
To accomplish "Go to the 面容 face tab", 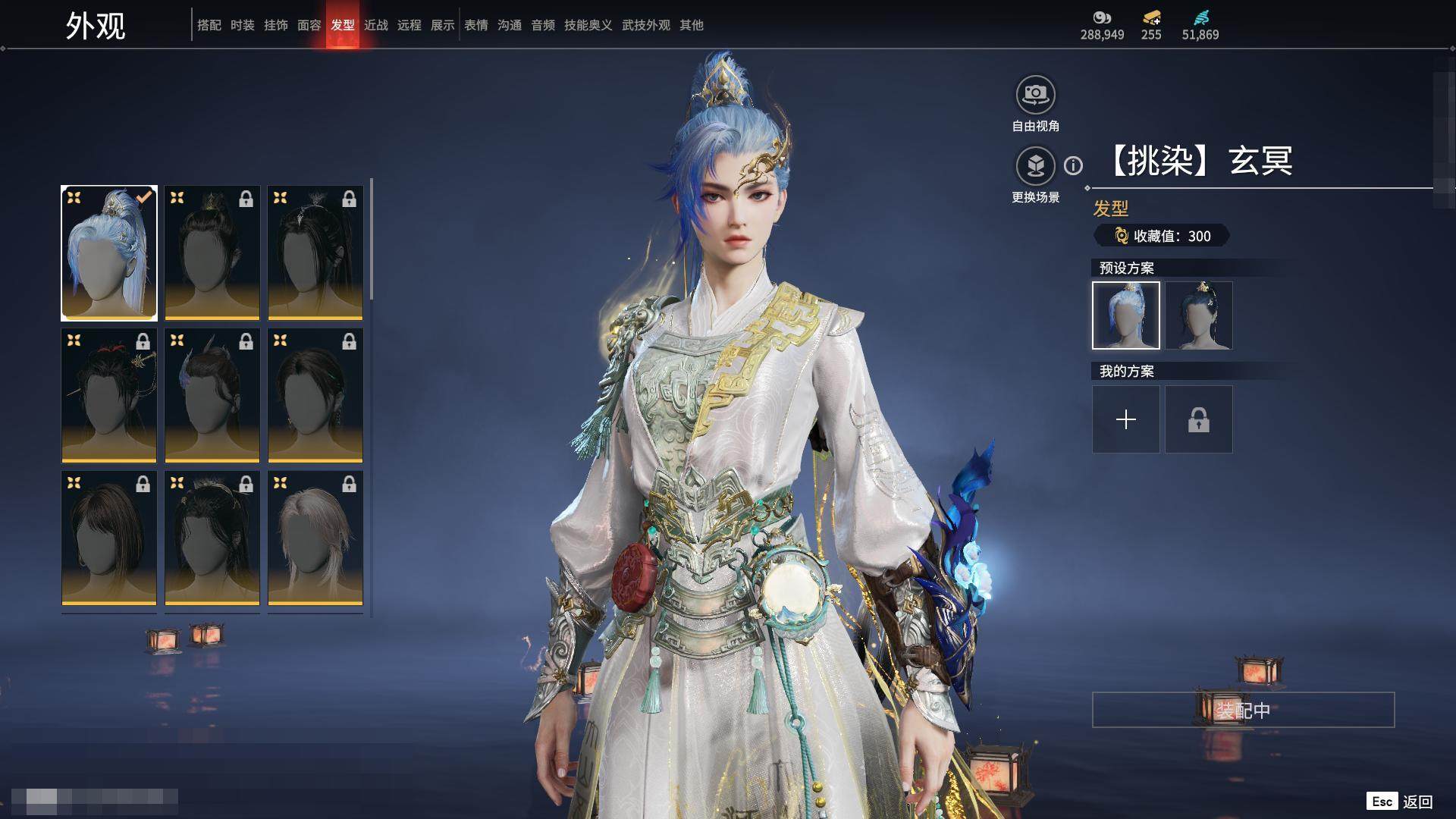I will point(309,25).
